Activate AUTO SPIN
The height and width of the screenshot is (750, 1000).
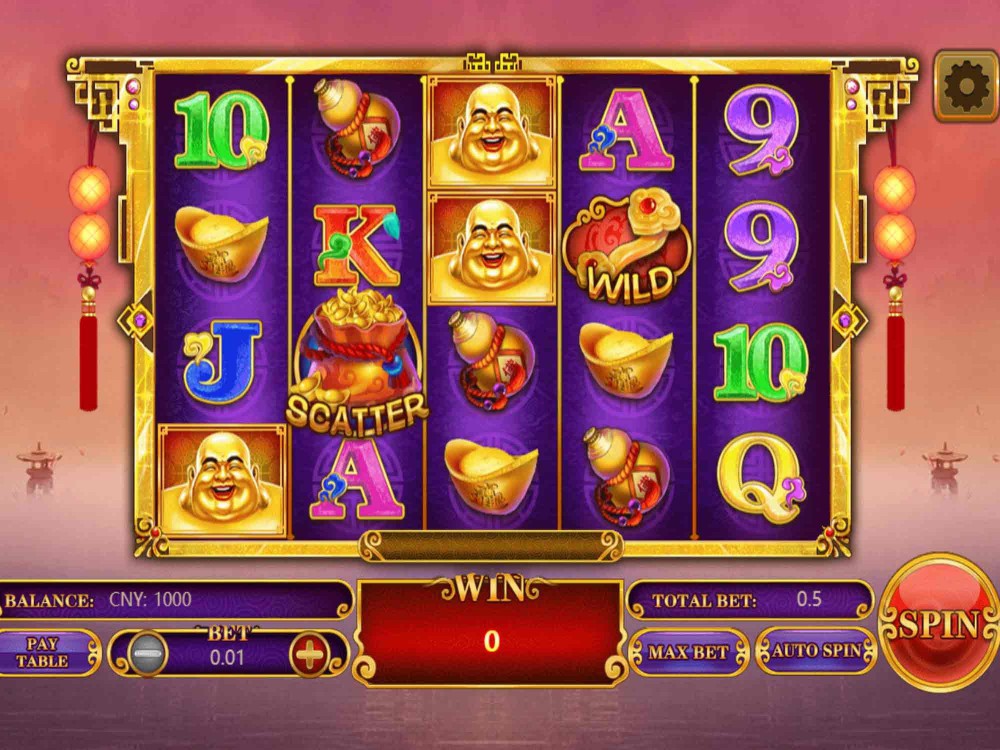[816, 651]
